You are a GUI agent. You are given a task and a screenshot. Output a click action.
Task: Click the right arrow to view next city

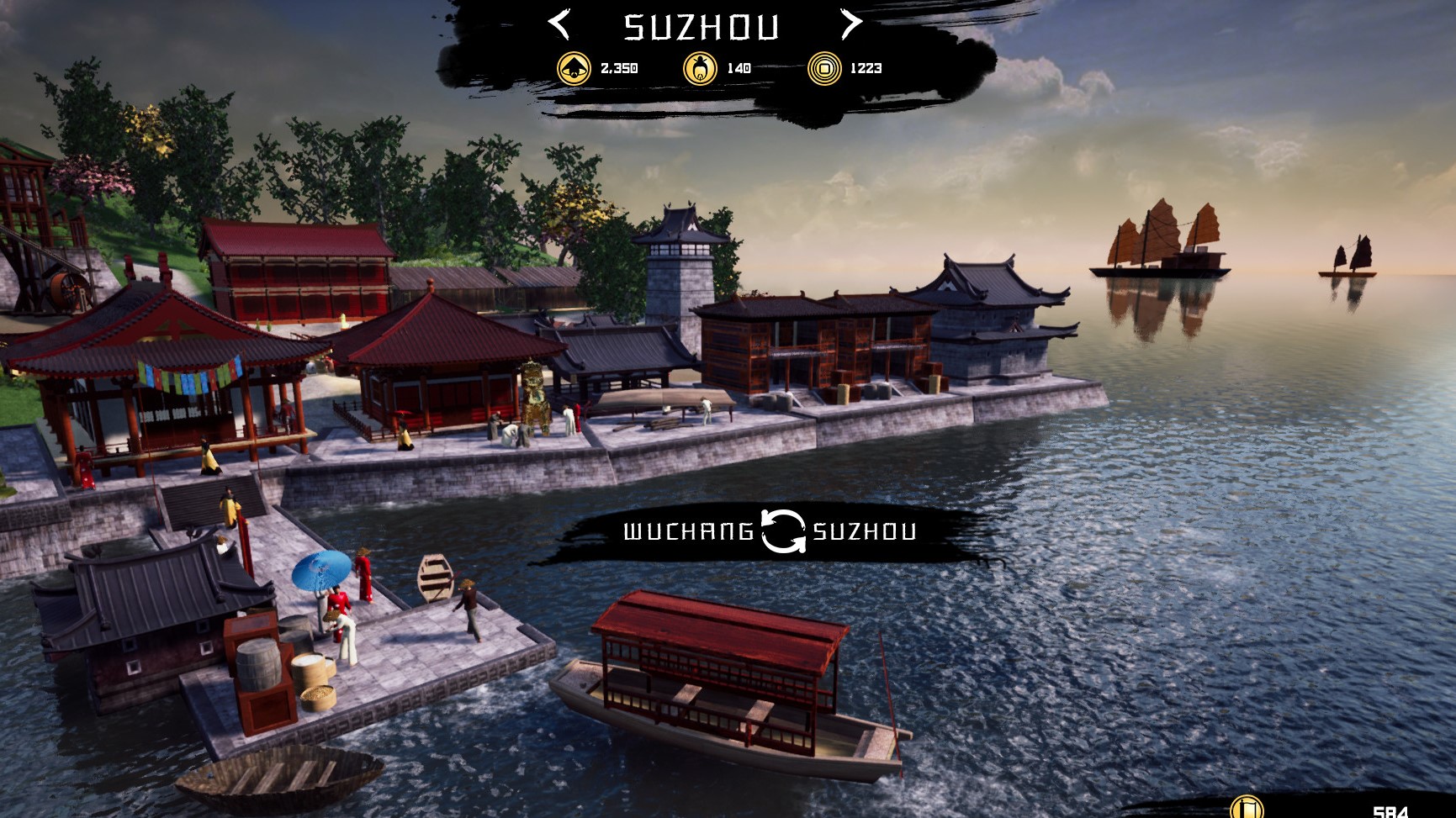[850, 25]
